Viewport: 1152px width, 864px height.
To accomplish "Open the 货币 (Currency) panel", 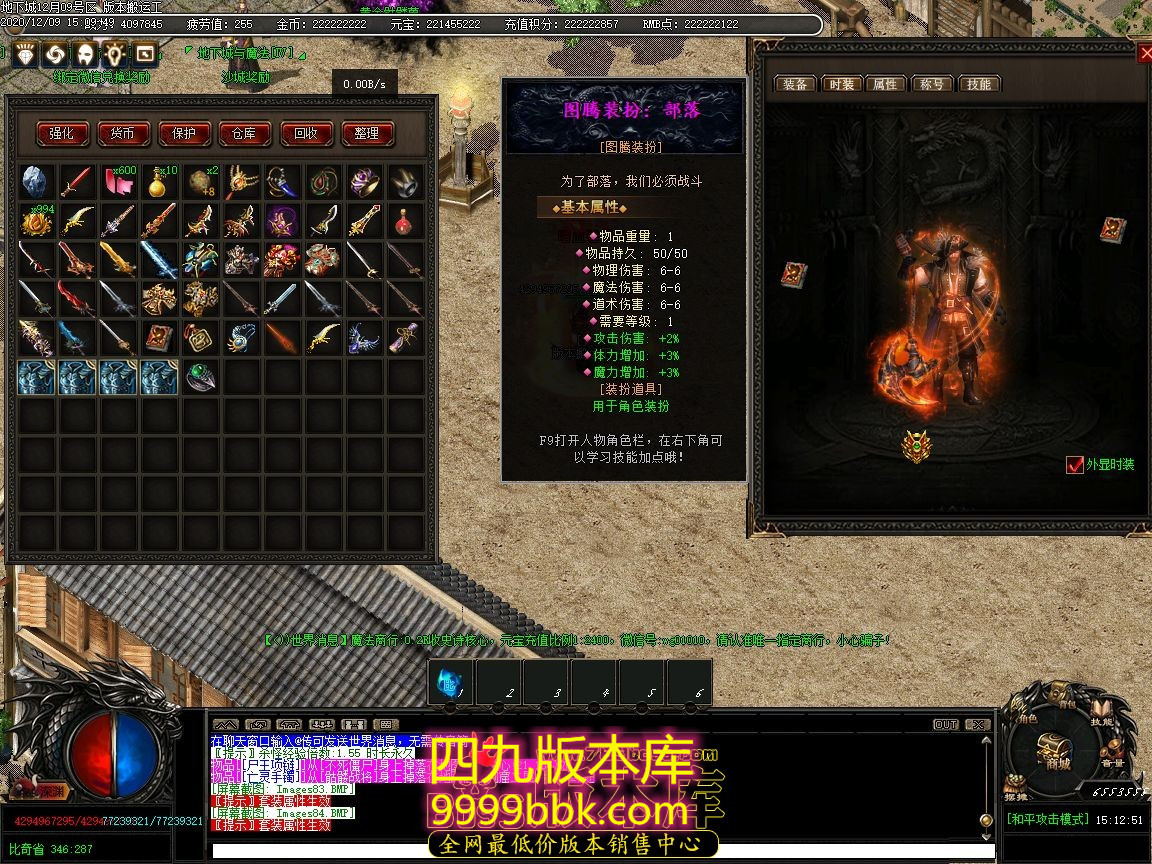I will (123, 133).
